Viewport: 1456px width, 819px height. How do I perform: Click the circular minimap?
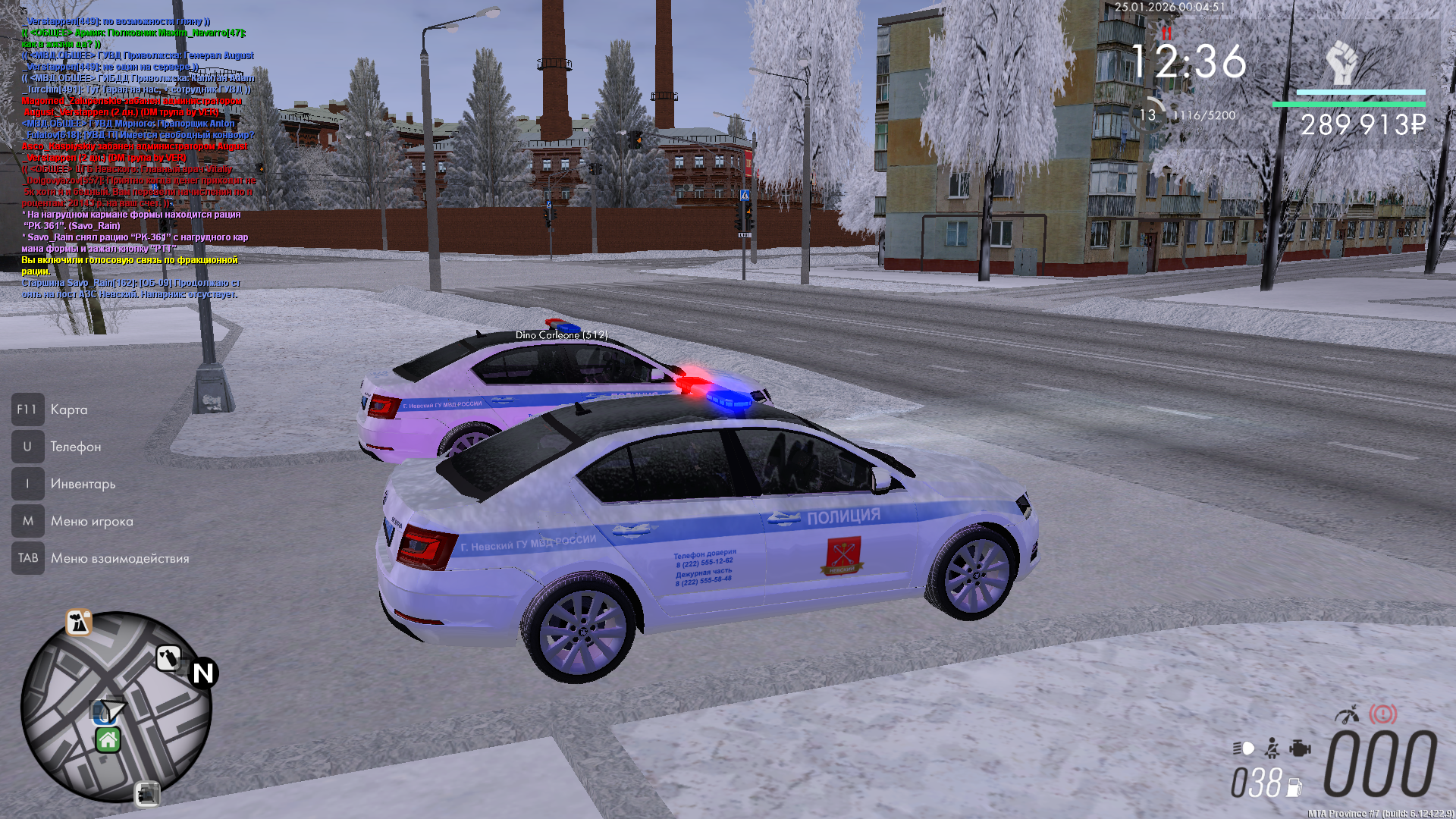click(116, 707)
